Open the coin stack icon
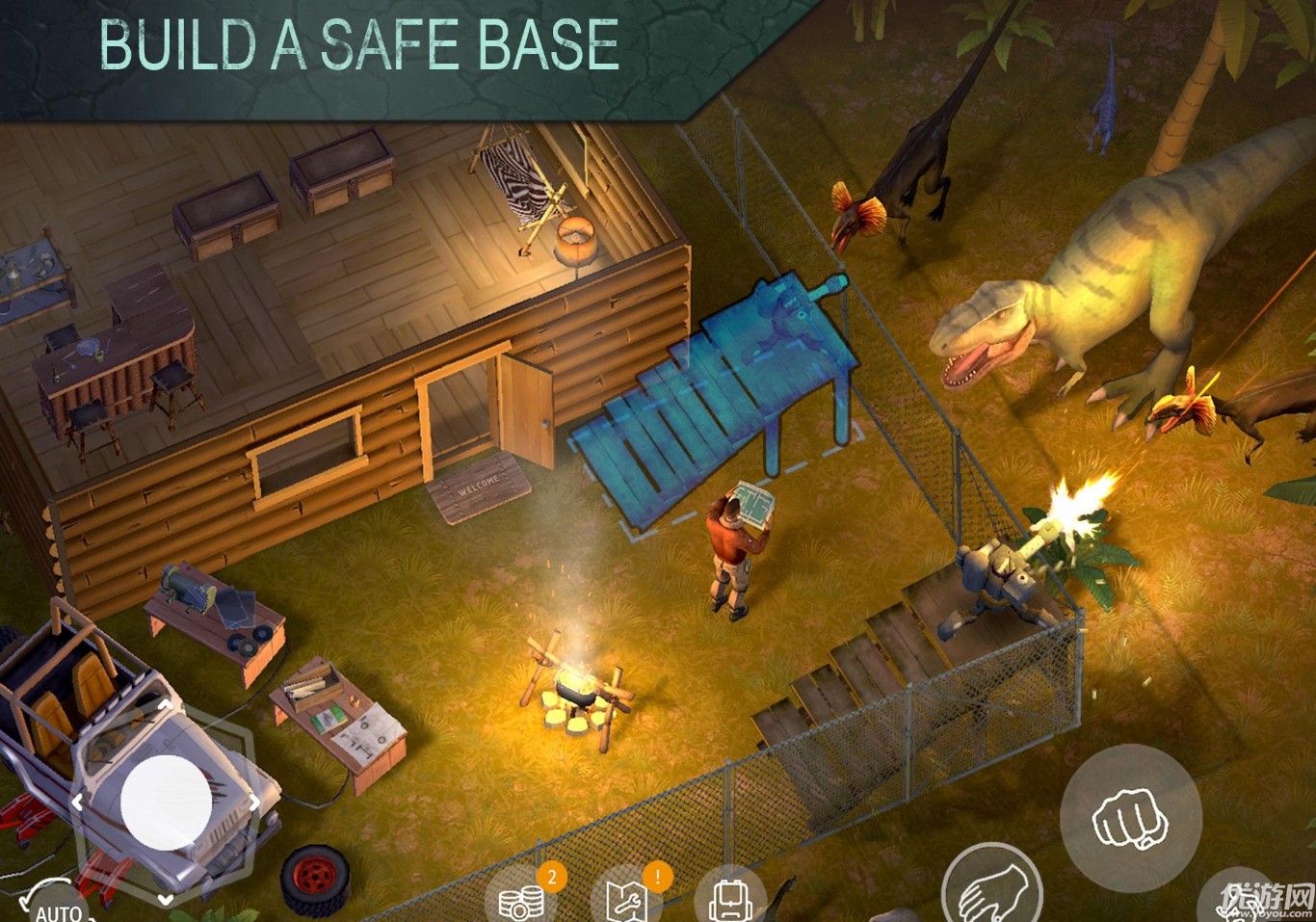 pyautogui.click(x=521, y=898)
